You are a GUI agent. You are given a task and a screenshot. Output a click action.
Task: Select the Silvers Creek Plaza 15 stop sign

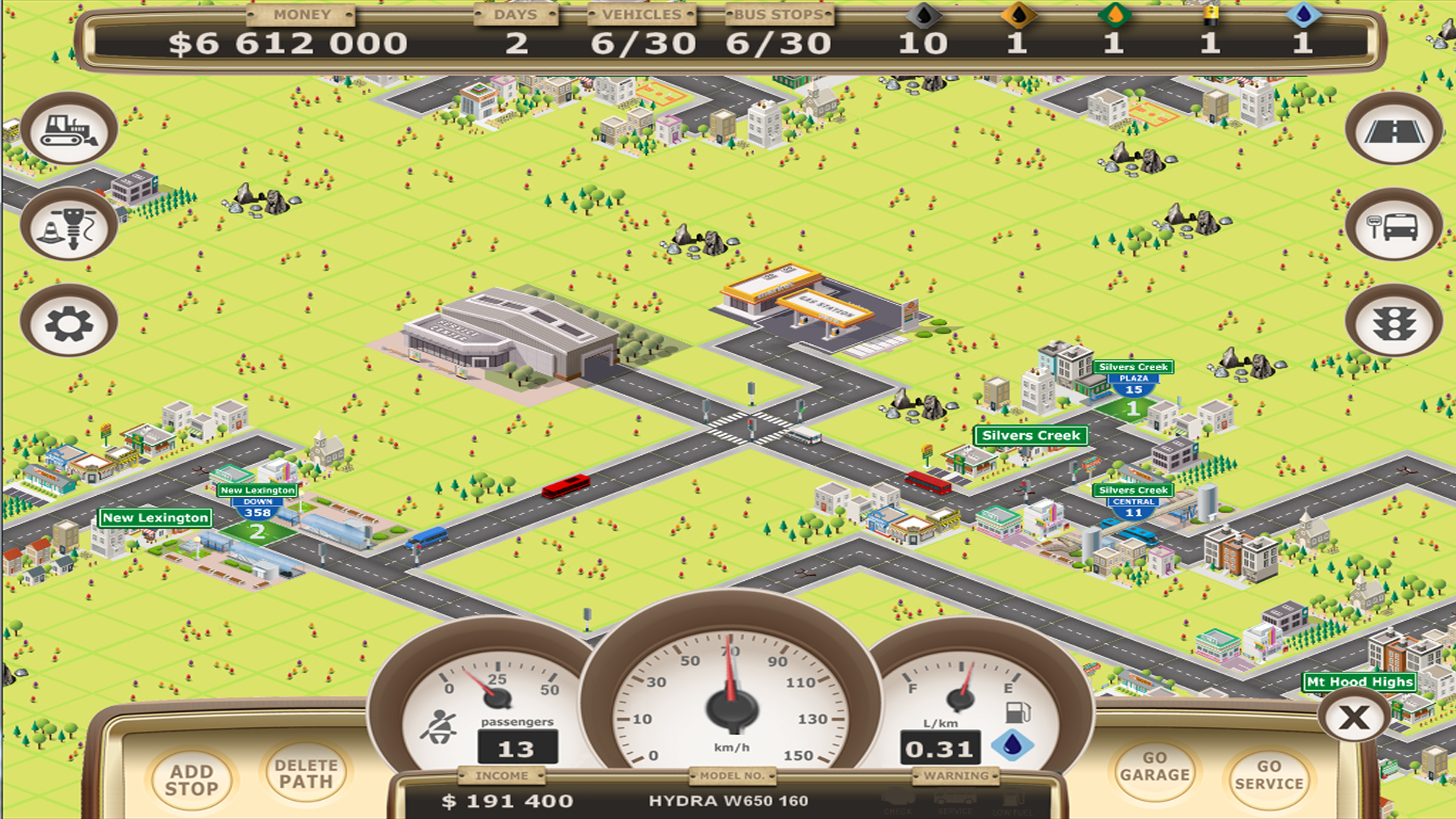pyautogui.click(x=1133, y=379)
